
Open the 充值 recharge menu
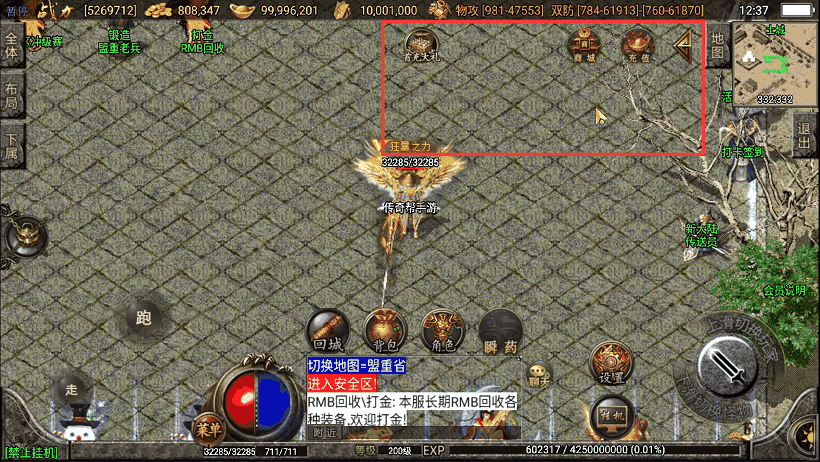coord(637,45)
